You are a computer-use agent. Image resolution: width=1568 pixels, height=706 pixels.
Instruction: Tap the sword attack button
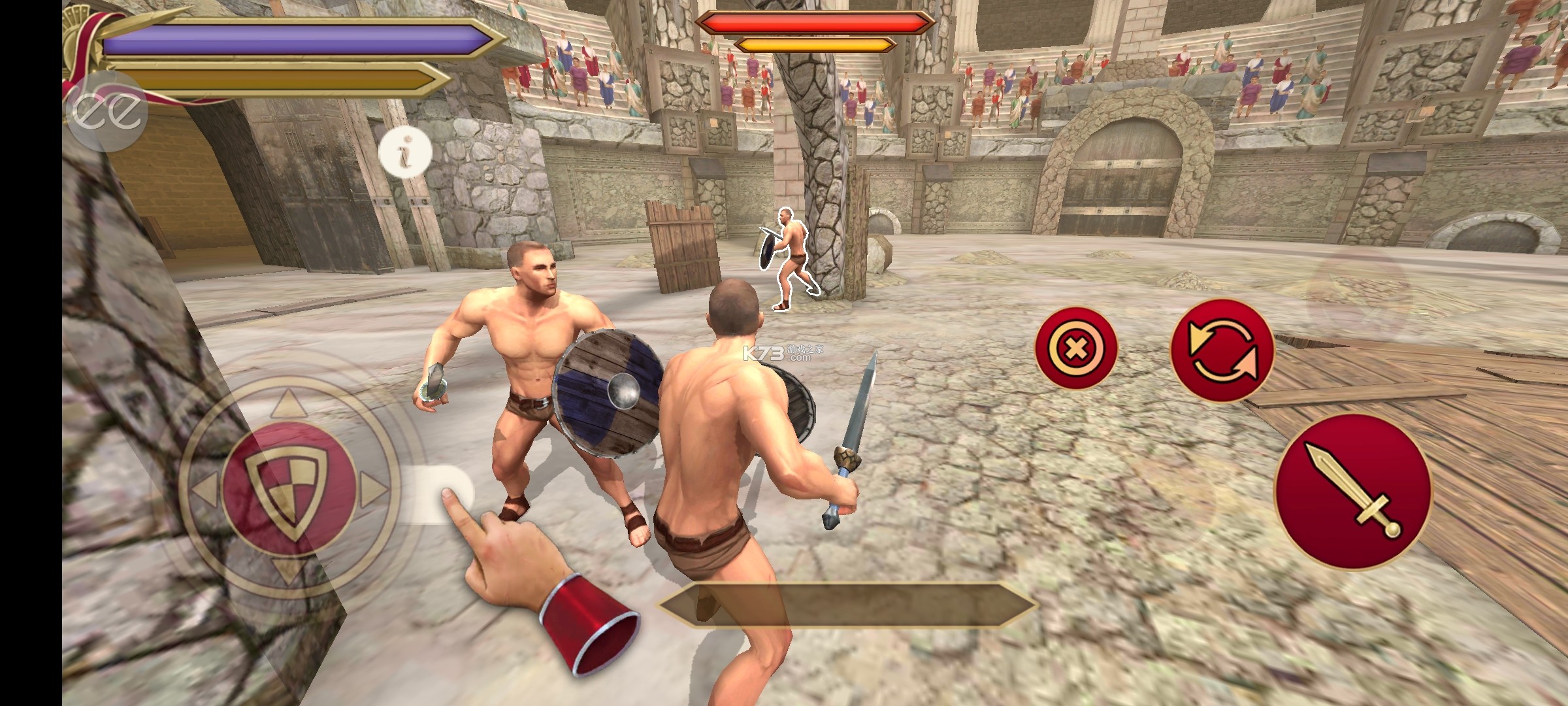click(1353, 492)
